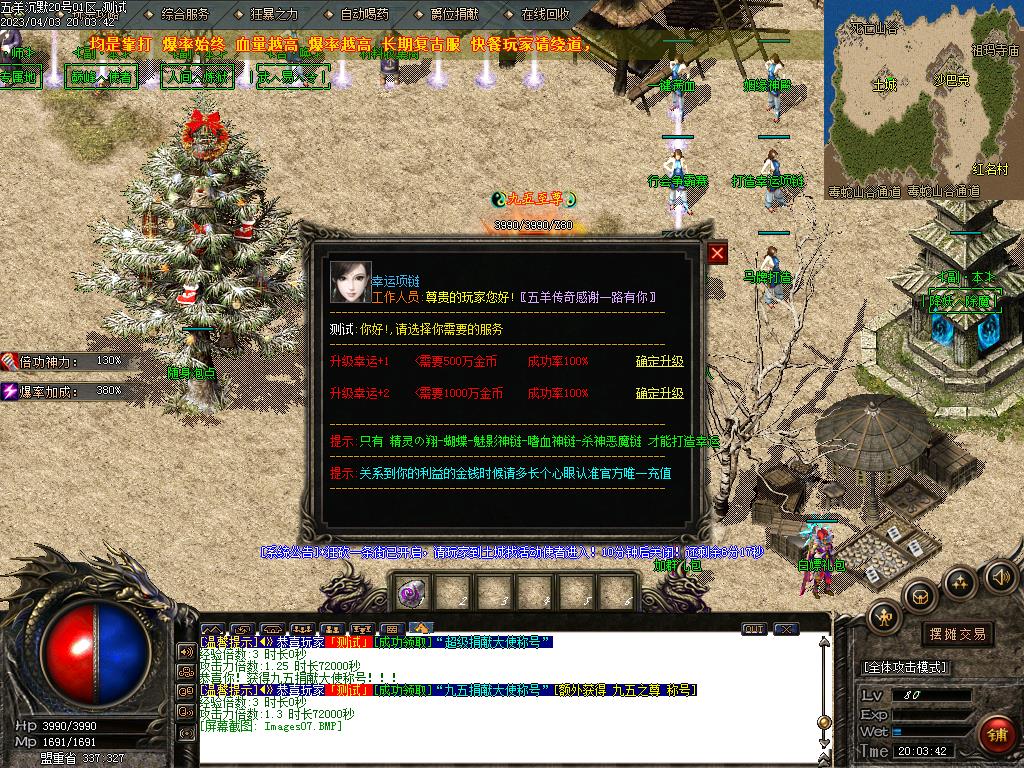Toggle the sound speaker icon

pos(1000,577)
